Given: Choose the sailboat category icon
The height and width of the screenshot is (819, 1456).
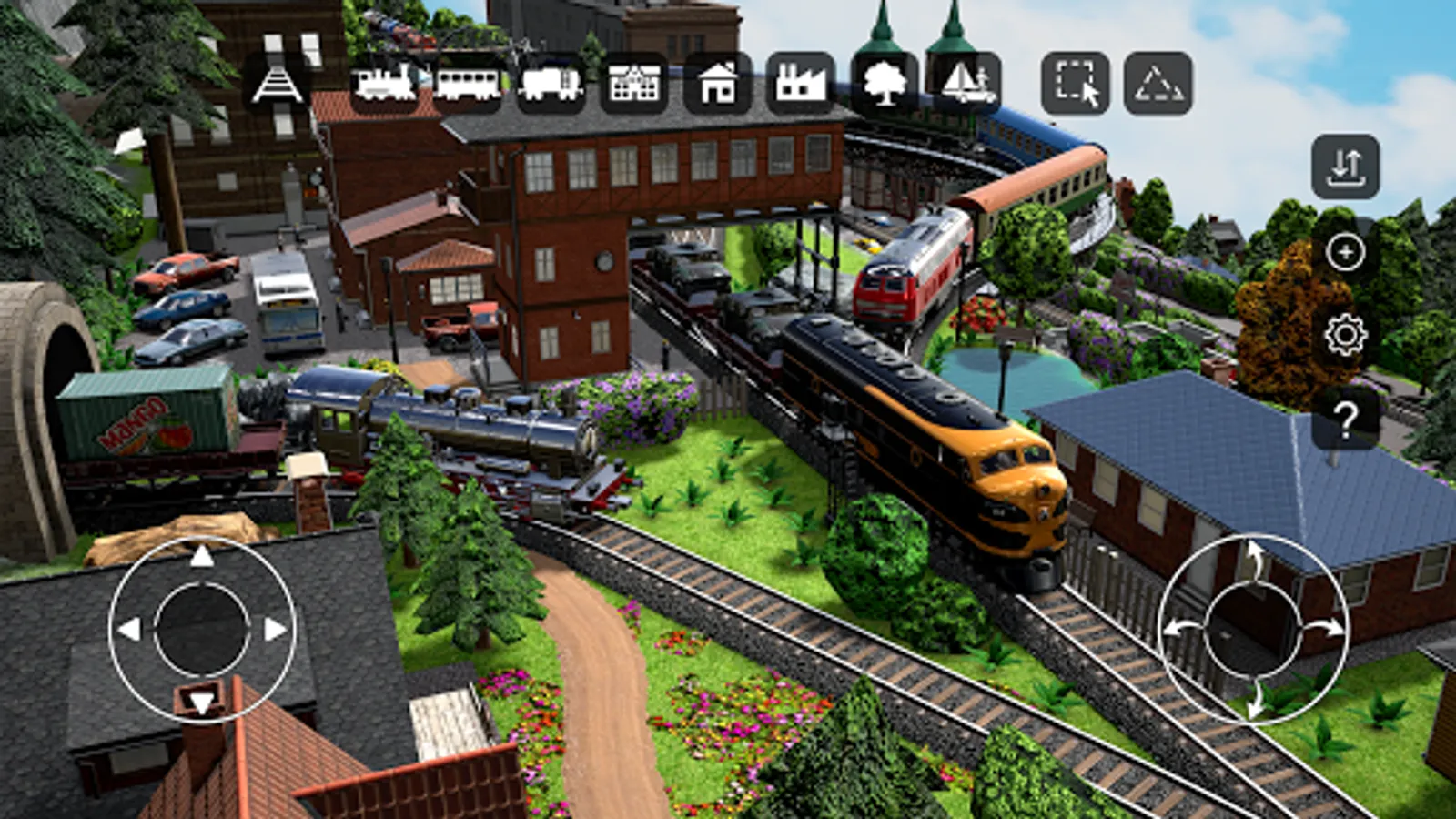Looking at the screenshot, I should [x=967, y=84].
